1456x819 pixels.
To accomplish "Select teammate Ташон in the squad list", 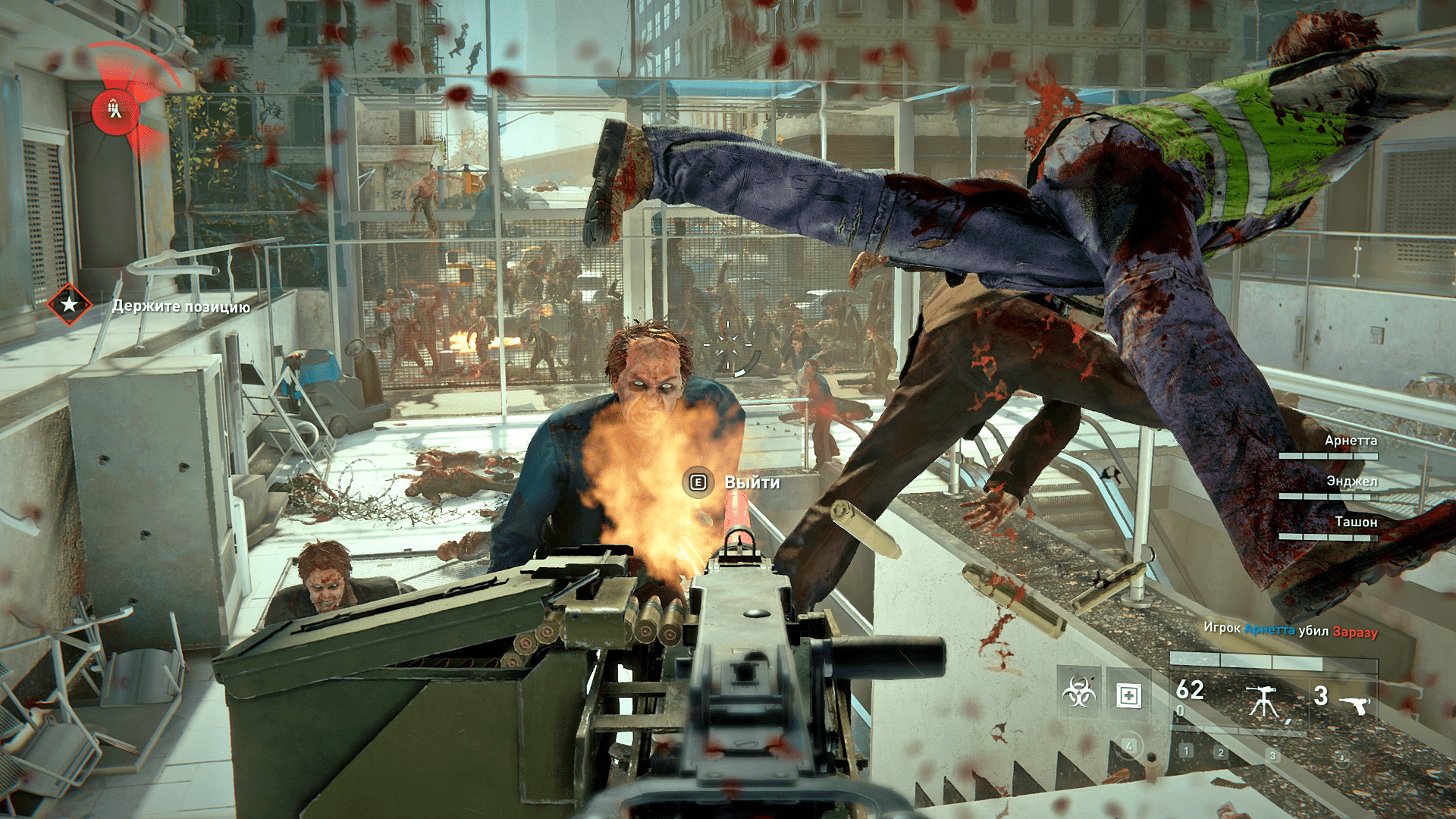I will coord(1355,522).
